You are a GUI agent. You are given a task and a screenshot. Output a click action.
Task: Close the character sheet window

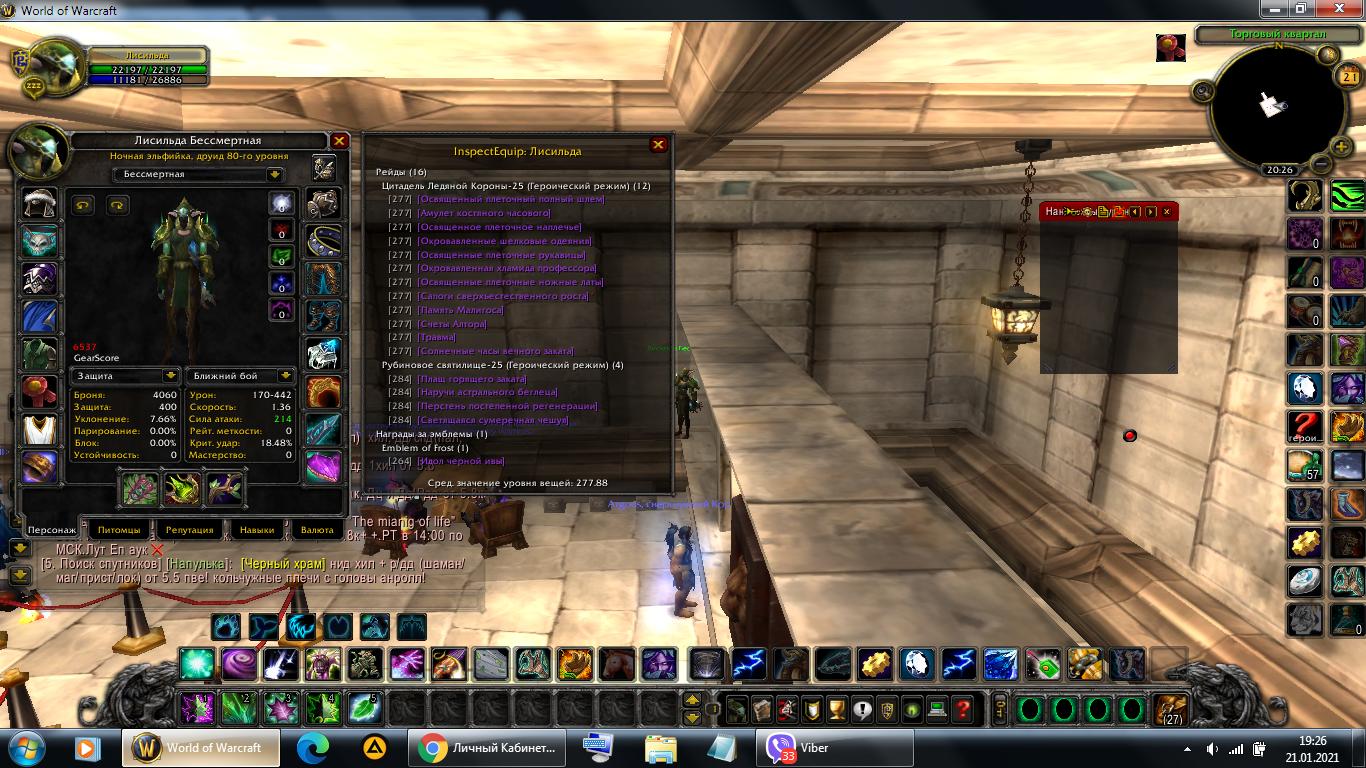pyautogui.click(x=339, y=142)
